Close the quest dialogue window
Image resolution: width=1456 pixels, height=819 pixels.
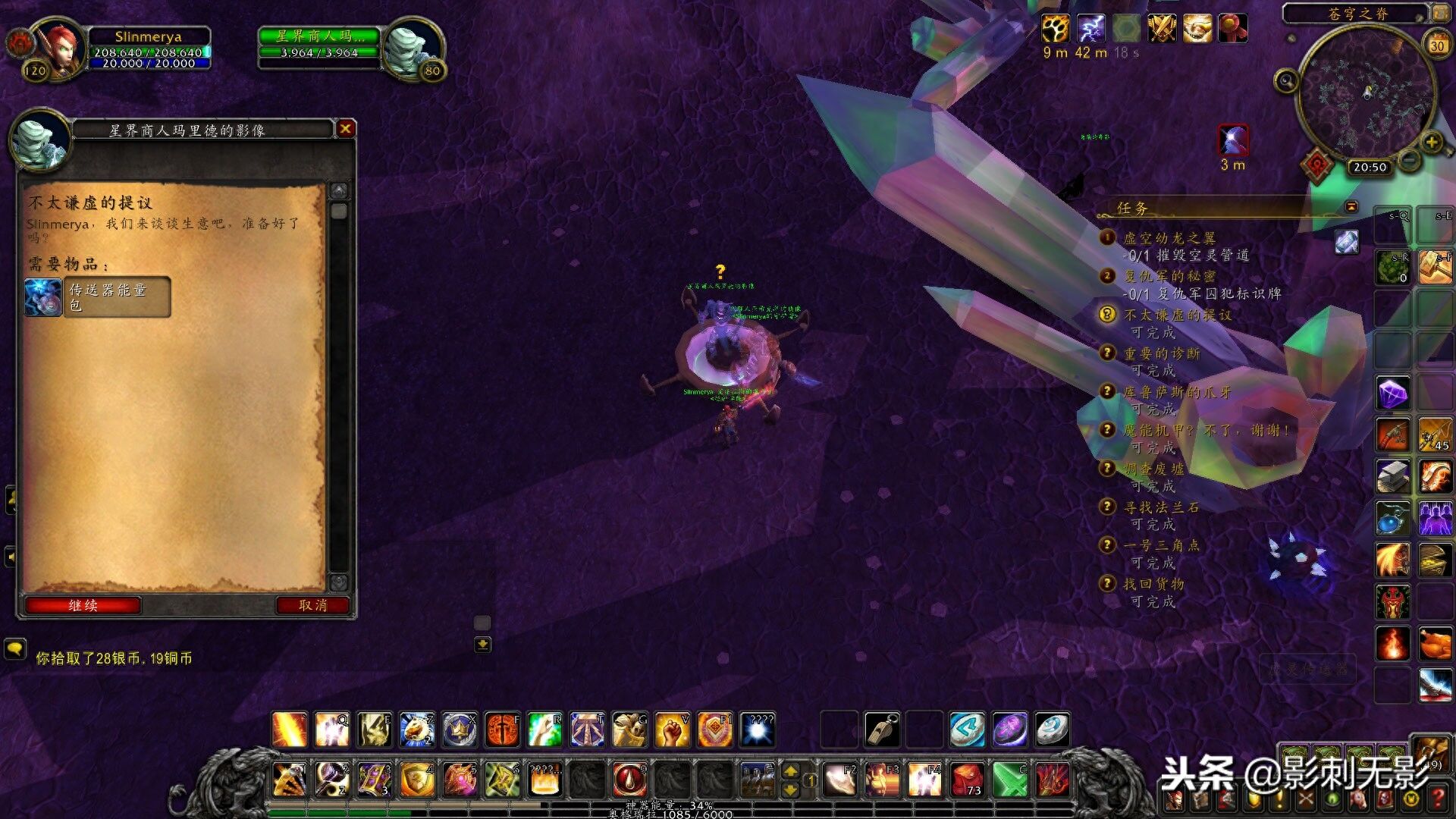click(x=346, y=129)
